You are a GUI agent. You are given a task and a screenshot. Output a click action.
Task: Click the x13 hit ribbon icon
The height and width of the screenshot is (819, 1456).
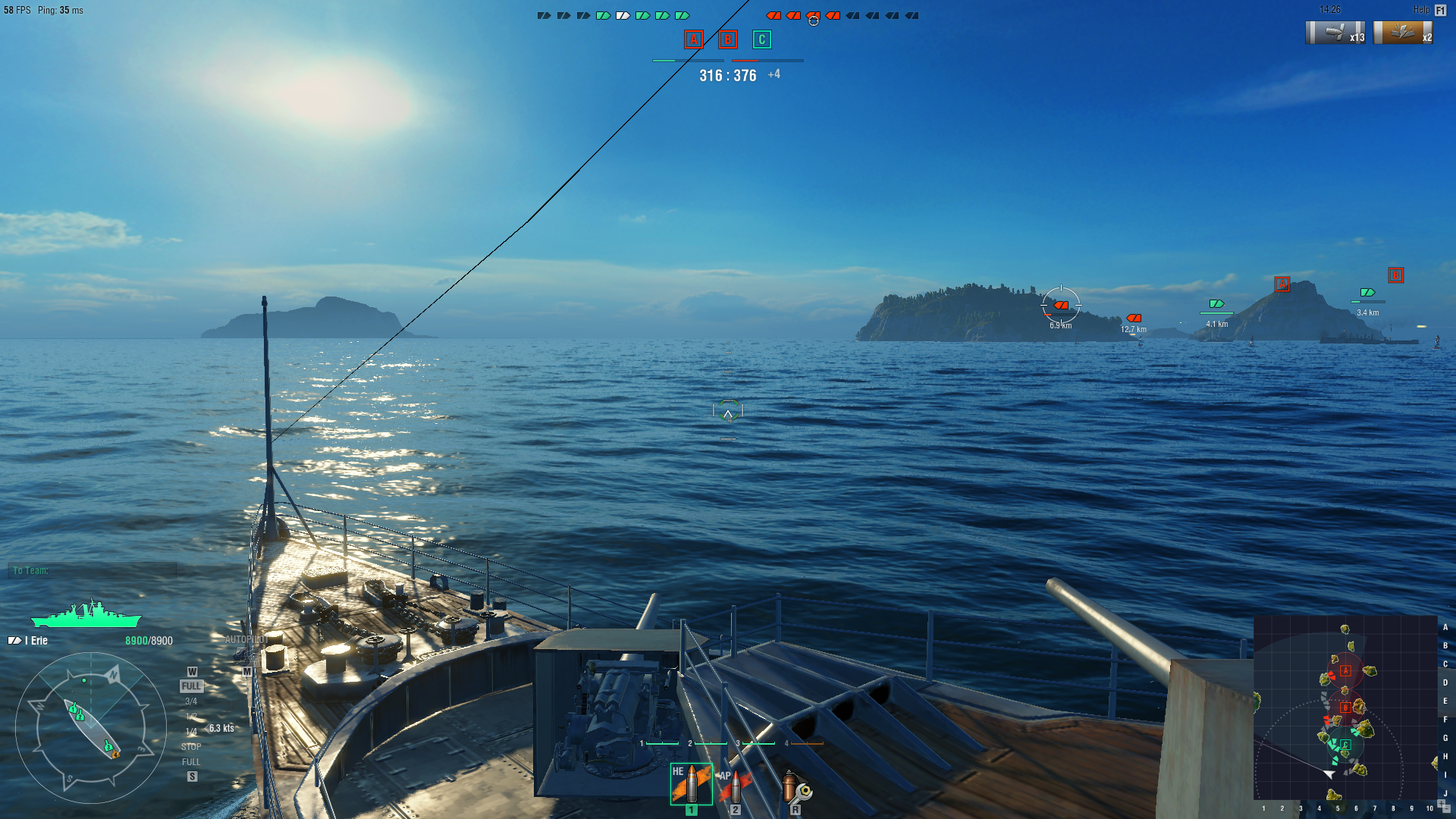(x=1335, y=33)
